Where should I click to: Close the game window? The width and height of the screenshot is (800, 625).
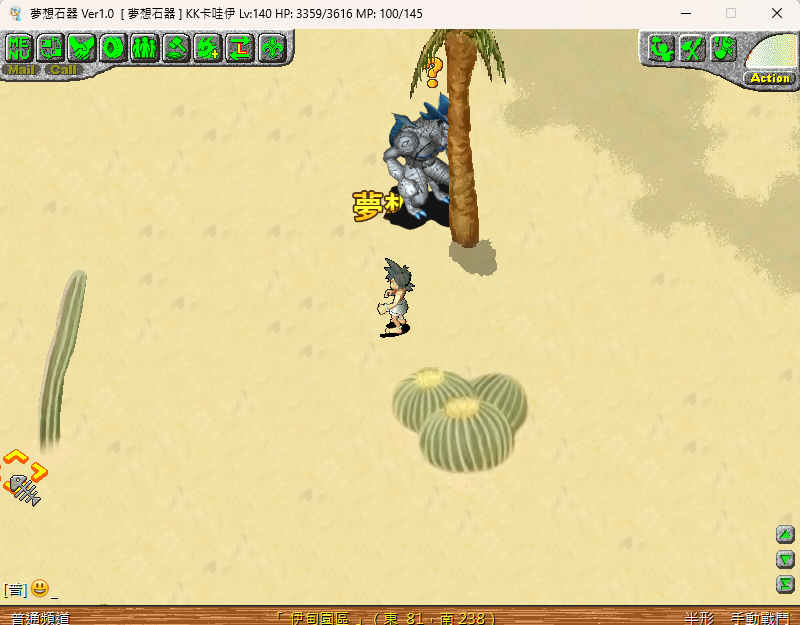click(777, 13)
